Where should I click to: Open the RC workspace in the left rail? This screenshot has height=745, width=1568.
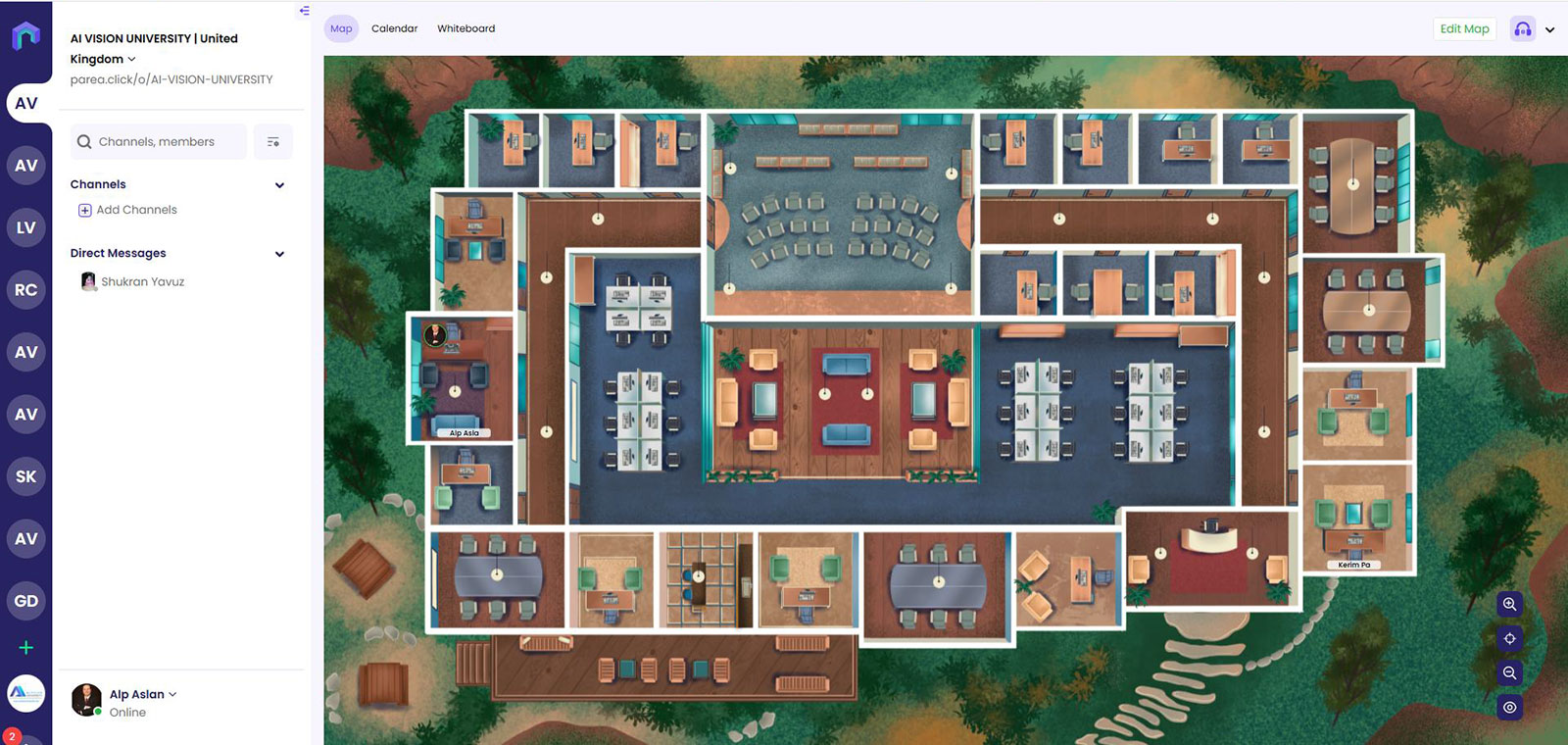click(x=26, y=289)
